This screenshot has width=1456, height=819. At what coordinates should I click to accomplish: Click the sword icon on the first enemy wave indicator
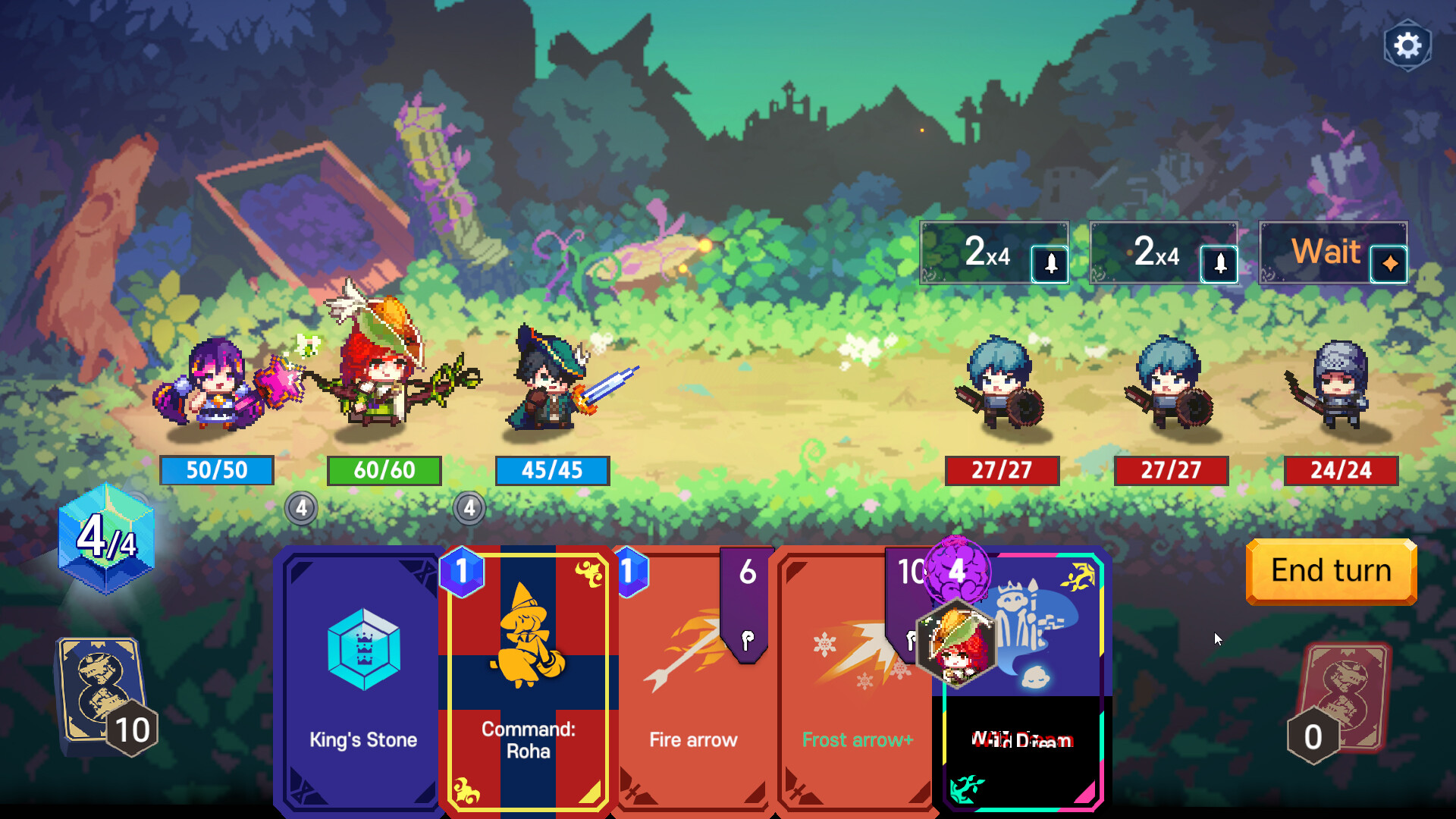point(1050,263)
